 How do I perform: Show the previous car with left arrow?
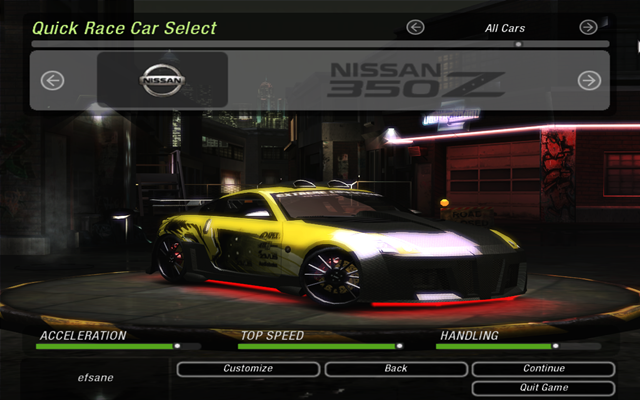click(x=52, y=80)
